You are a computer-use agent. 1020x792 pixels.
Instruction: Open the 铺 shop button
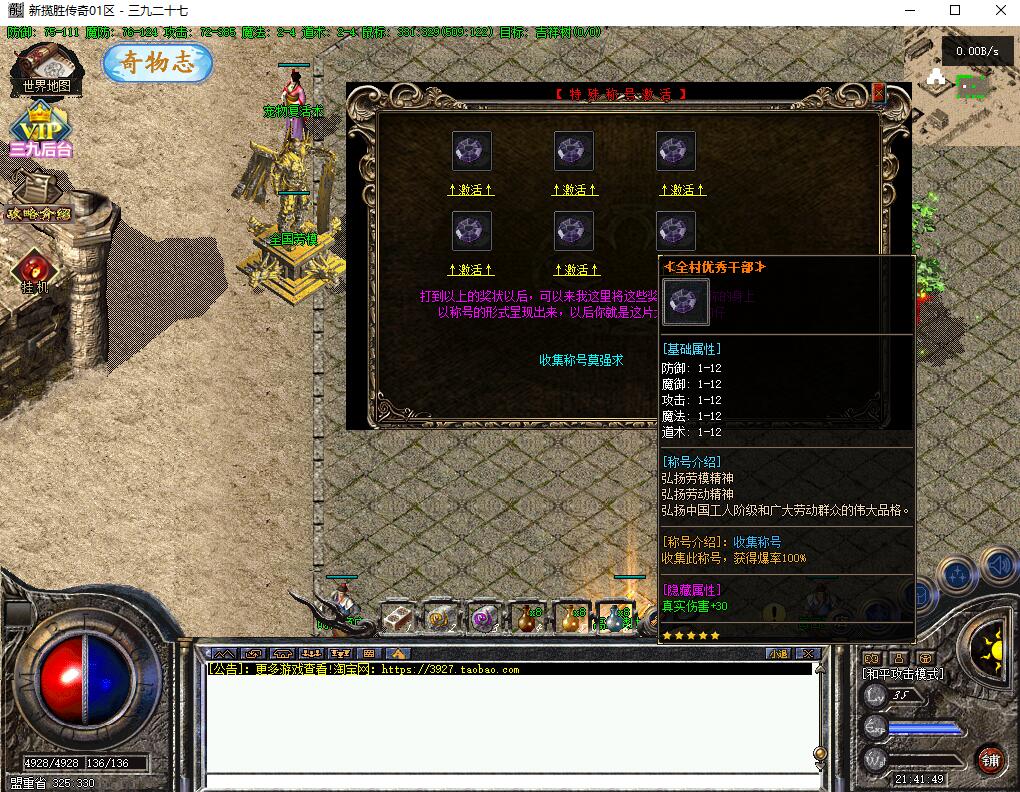point(991,758)
